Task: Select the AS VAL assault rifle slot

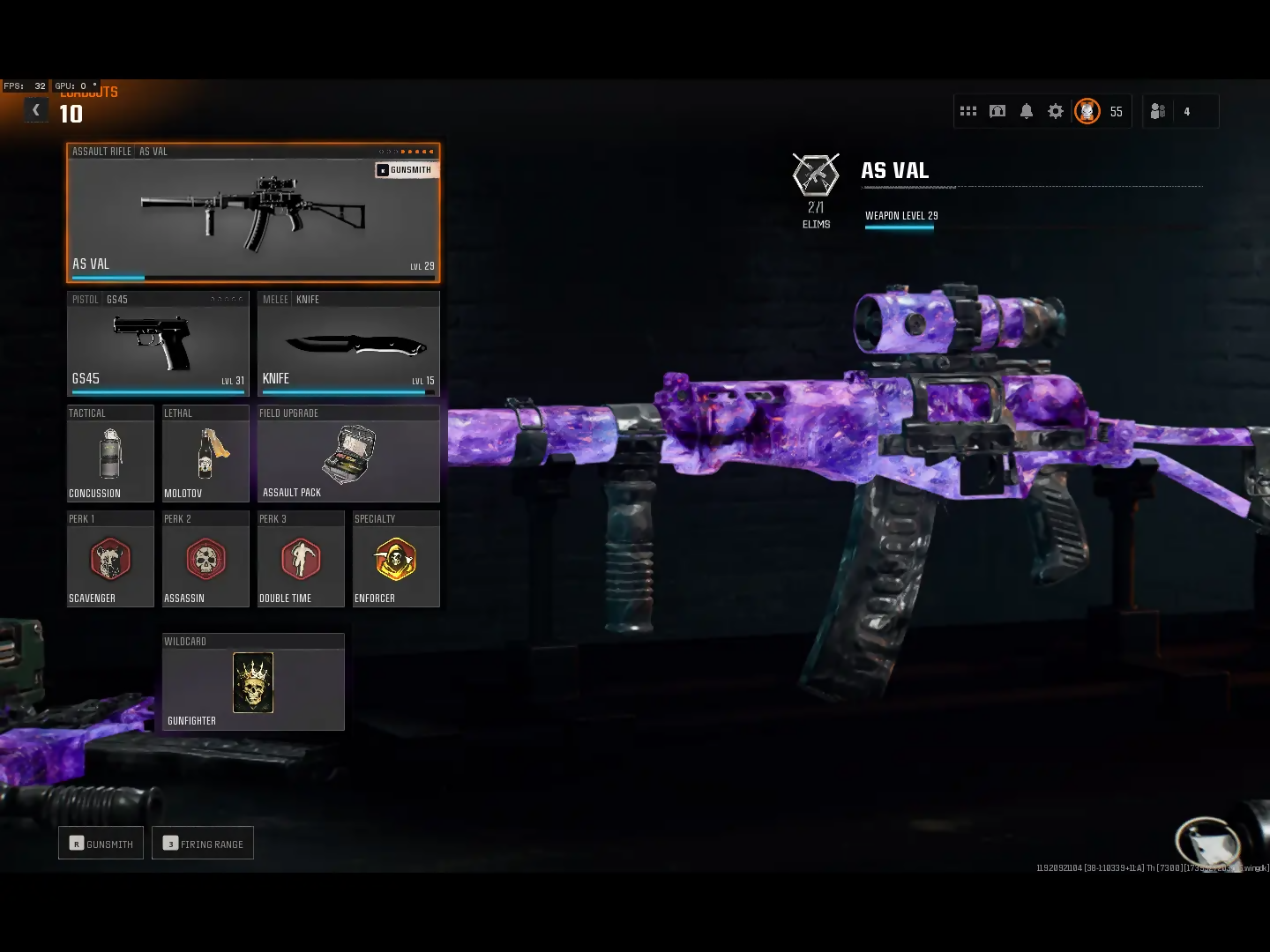Action: [253, 213]
